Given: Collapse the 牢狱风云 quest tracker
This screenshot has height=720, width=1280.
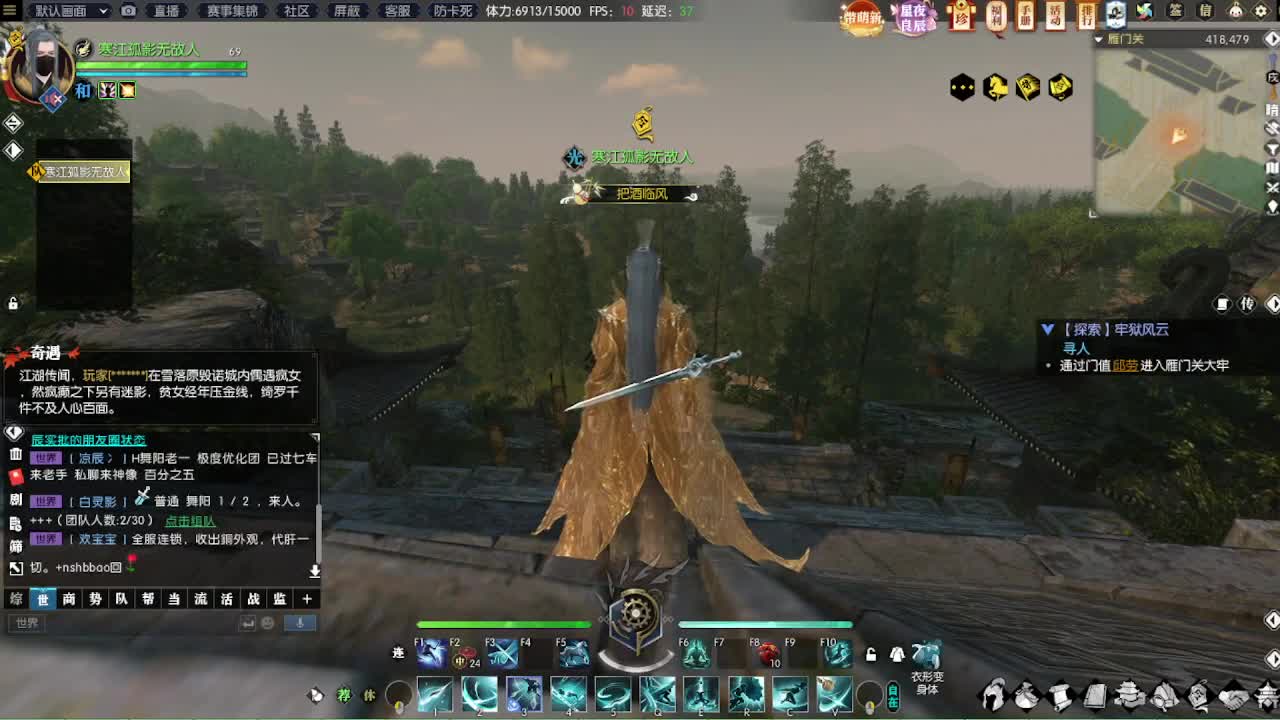Looking at the screenshot, I should 1047,328.
